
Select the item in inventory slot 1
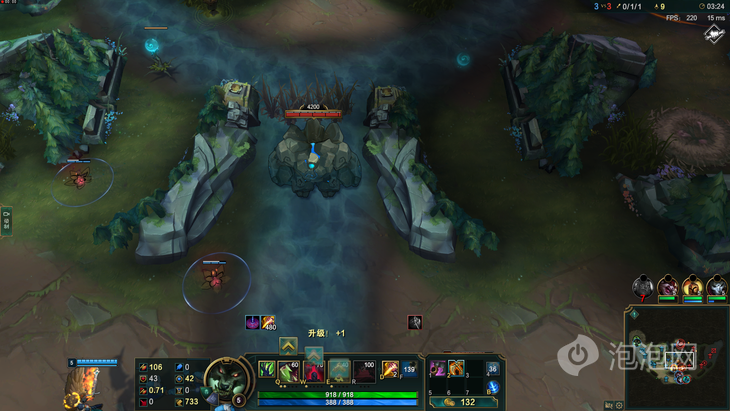click(x=437, y=369)
